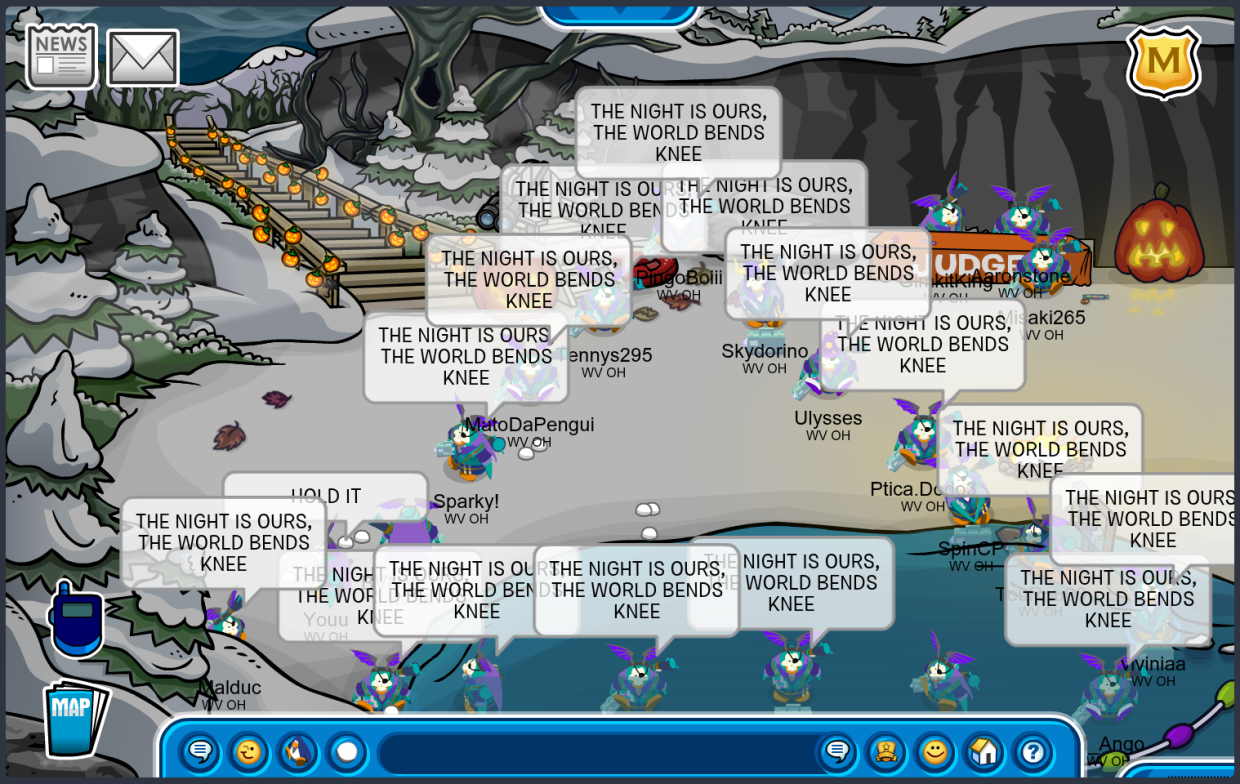Go to your igloo with house icon

[984, 751]
